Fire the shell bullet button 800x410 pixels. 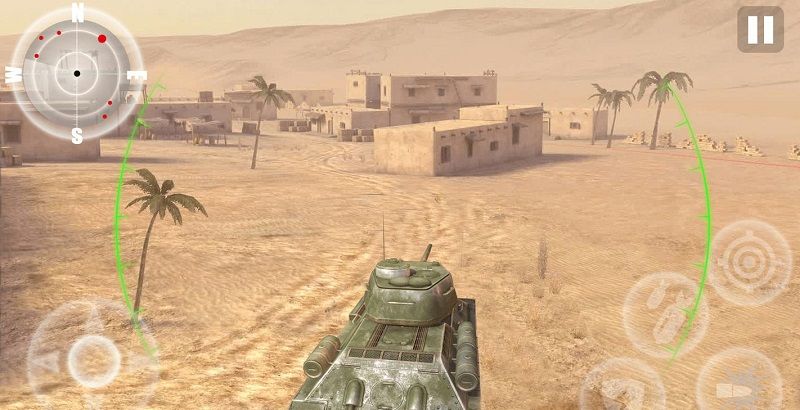click(x=738, y=381)
